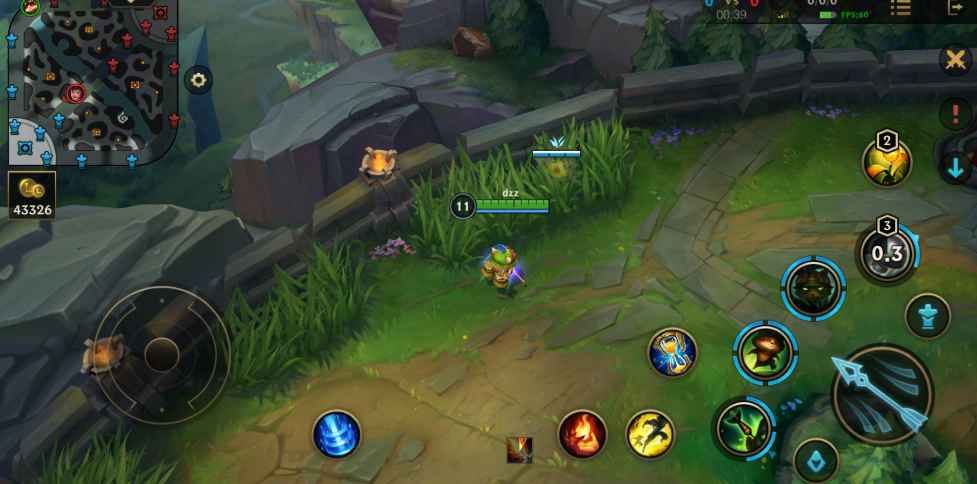Activate the dark Teemo face ability

[x=813, y=289]
